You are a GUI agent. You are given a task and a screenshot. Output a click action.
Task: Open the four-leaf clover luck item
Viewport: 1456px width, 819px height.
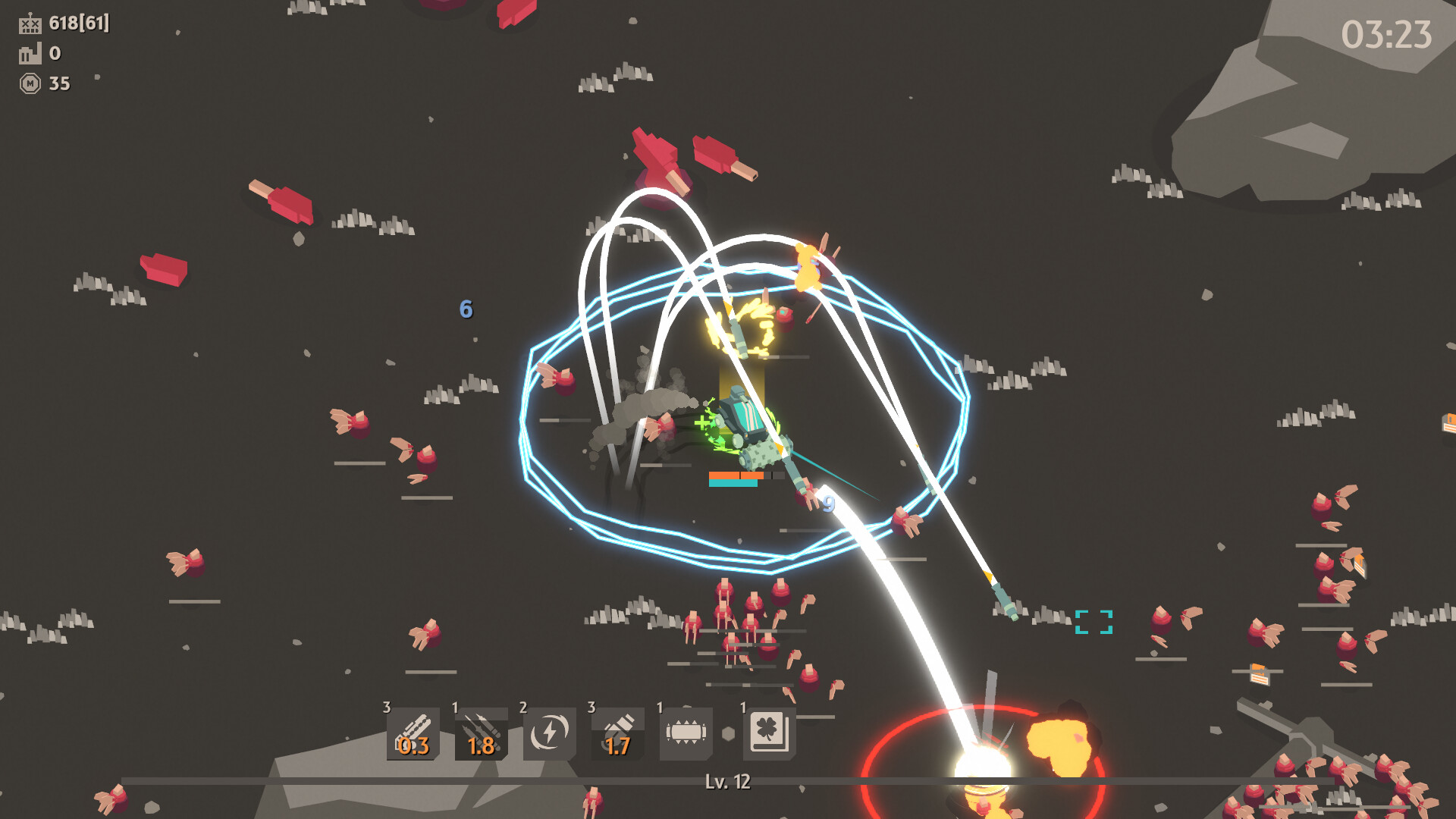coord(768,733)
